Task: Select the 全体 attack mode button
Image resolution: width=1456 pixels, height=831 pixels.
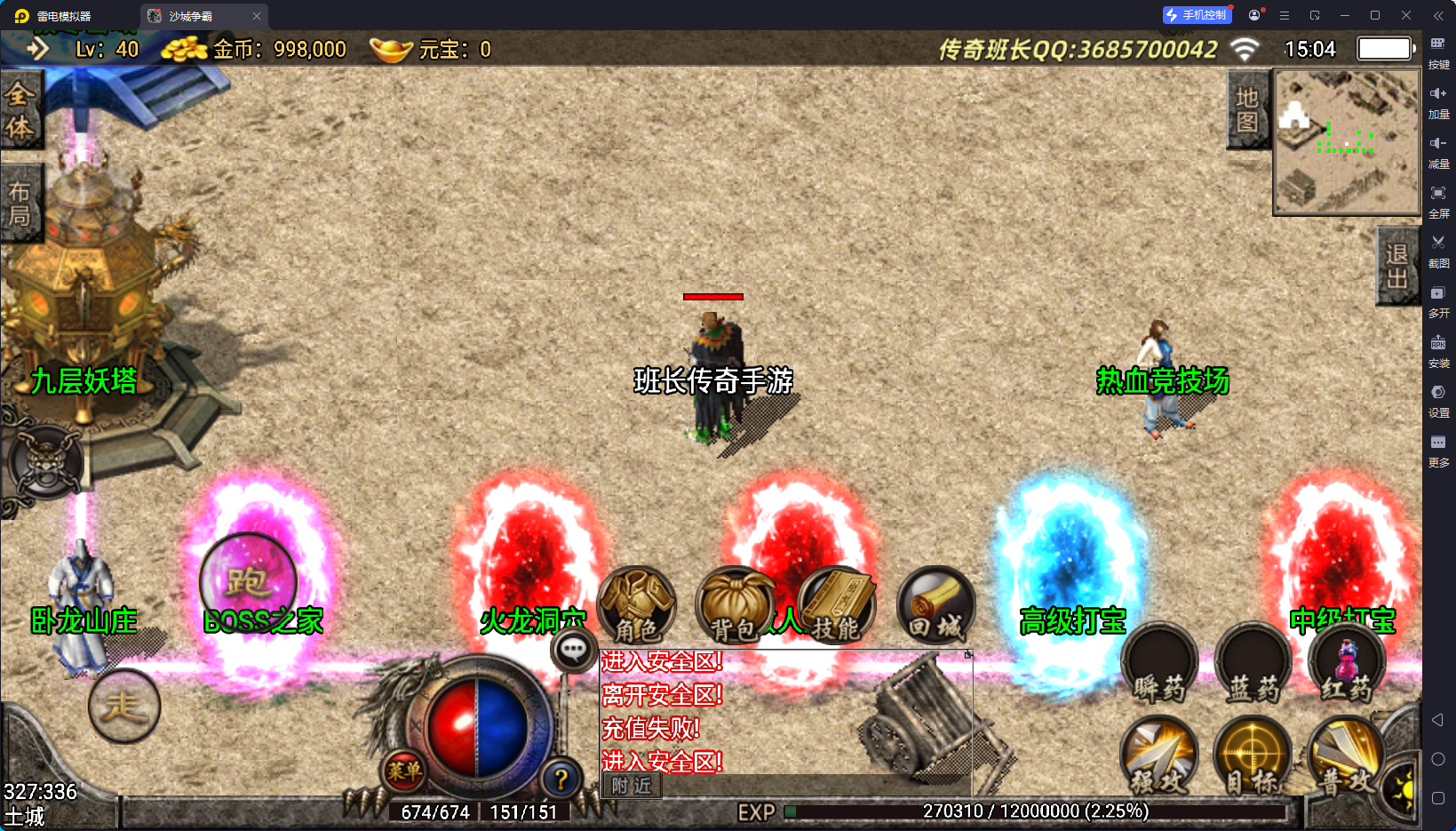Action: tap(20, 111)
